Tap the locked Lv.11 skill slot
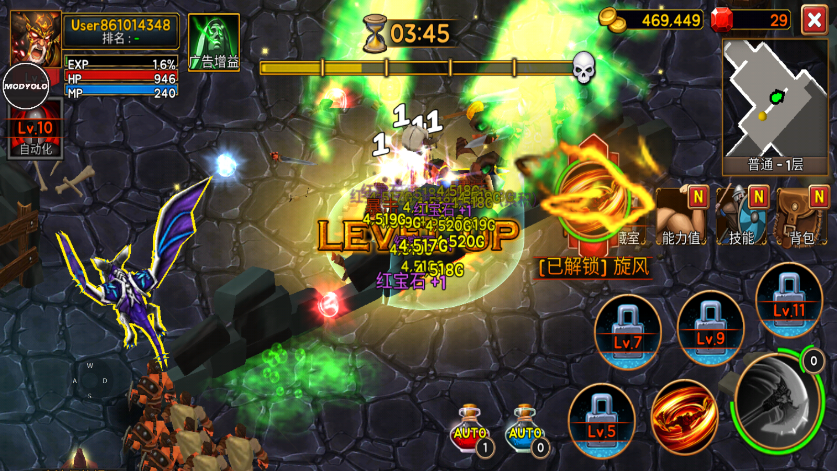The width and height of the screenshot is (837, 471). [x=789, y=297]
